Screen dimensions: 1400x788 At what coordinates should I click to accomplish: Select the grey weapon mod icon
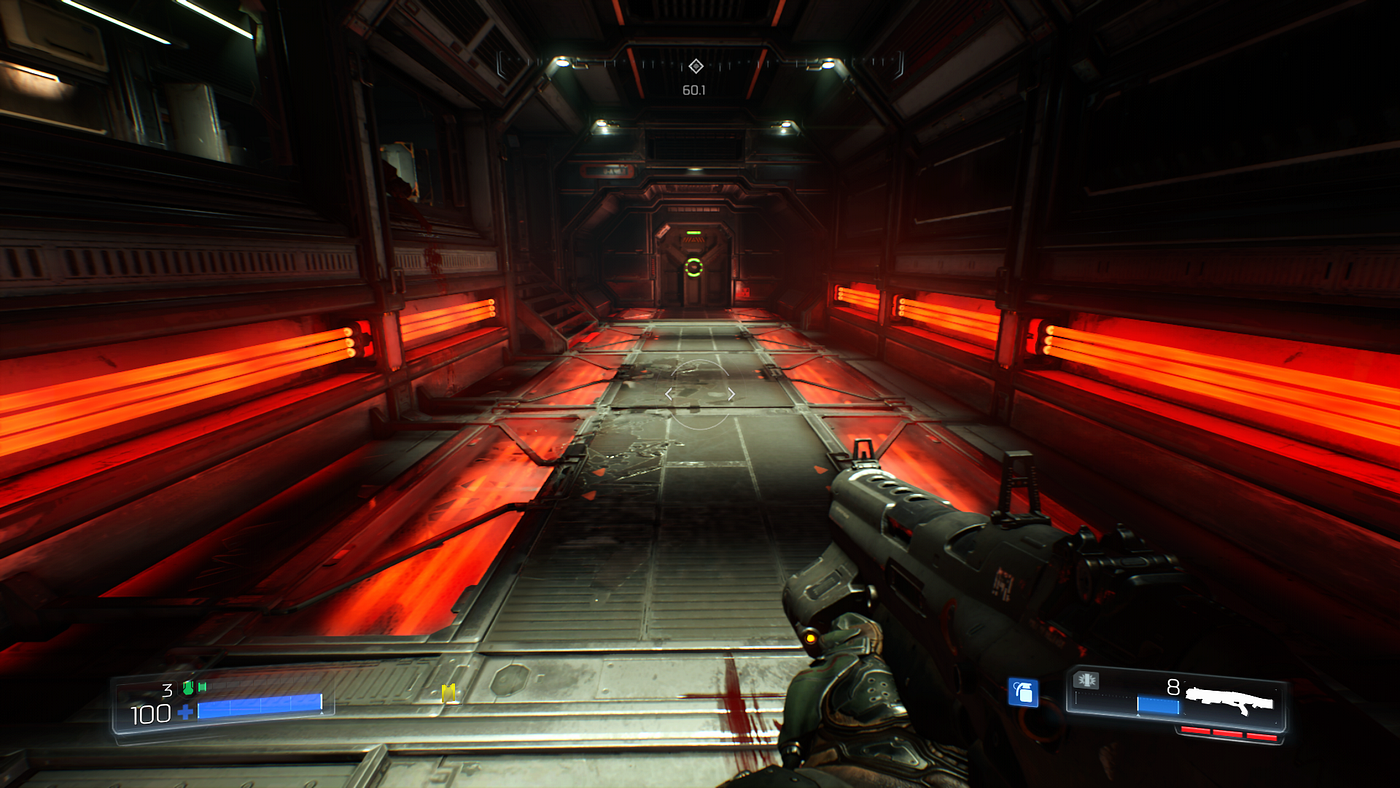[x=1085, y=680]
